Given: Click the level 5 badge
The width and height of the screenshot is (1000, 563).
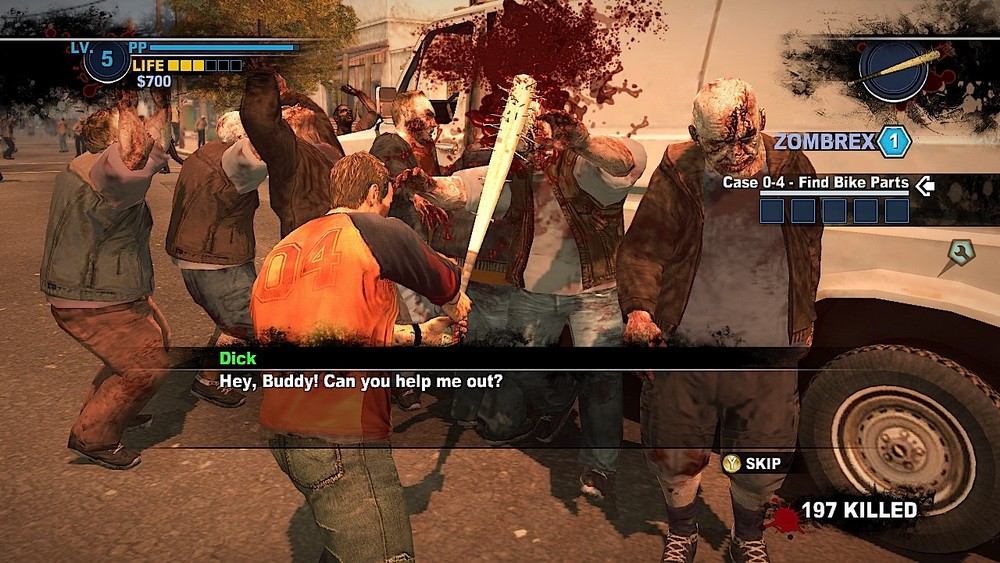Looking at the screenshot, I should (106, 60).
